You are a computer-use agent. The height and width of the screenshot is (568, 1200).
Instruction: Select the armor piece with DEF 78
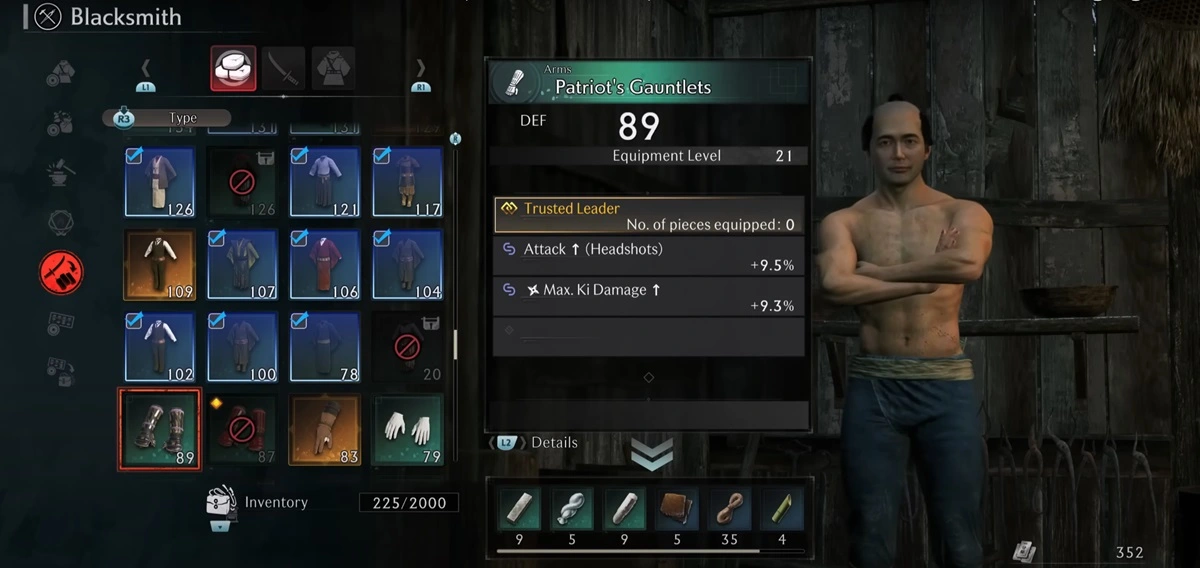coord(324,346)
